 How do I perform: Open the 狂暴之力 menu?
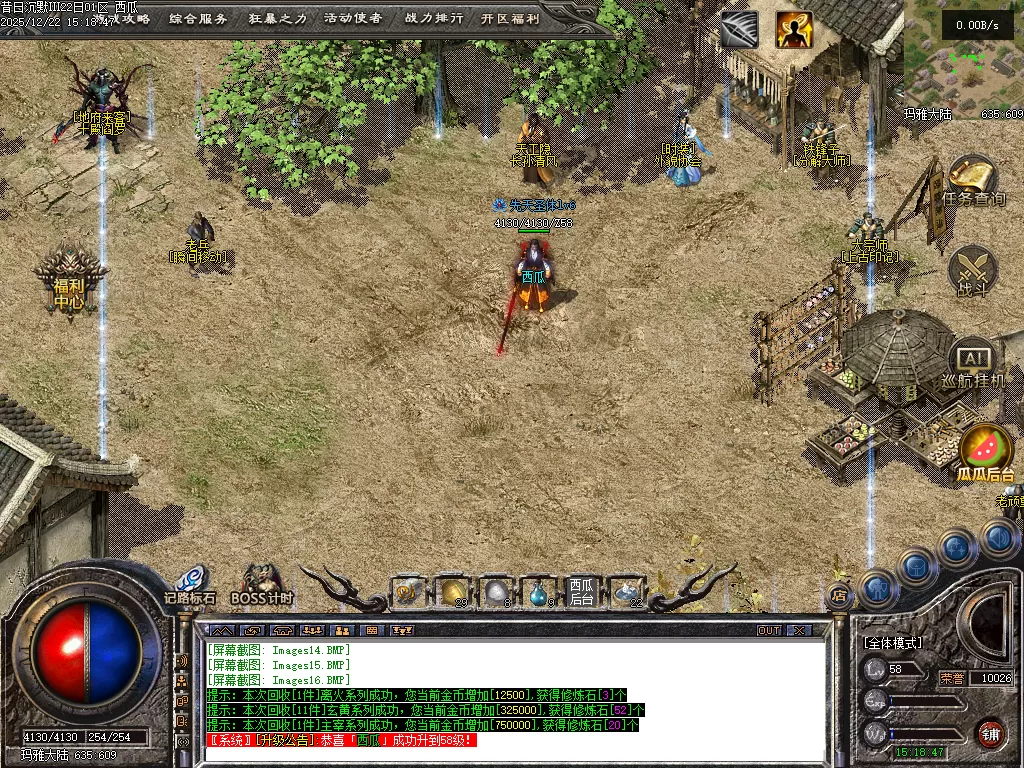(x=276, y=18)
